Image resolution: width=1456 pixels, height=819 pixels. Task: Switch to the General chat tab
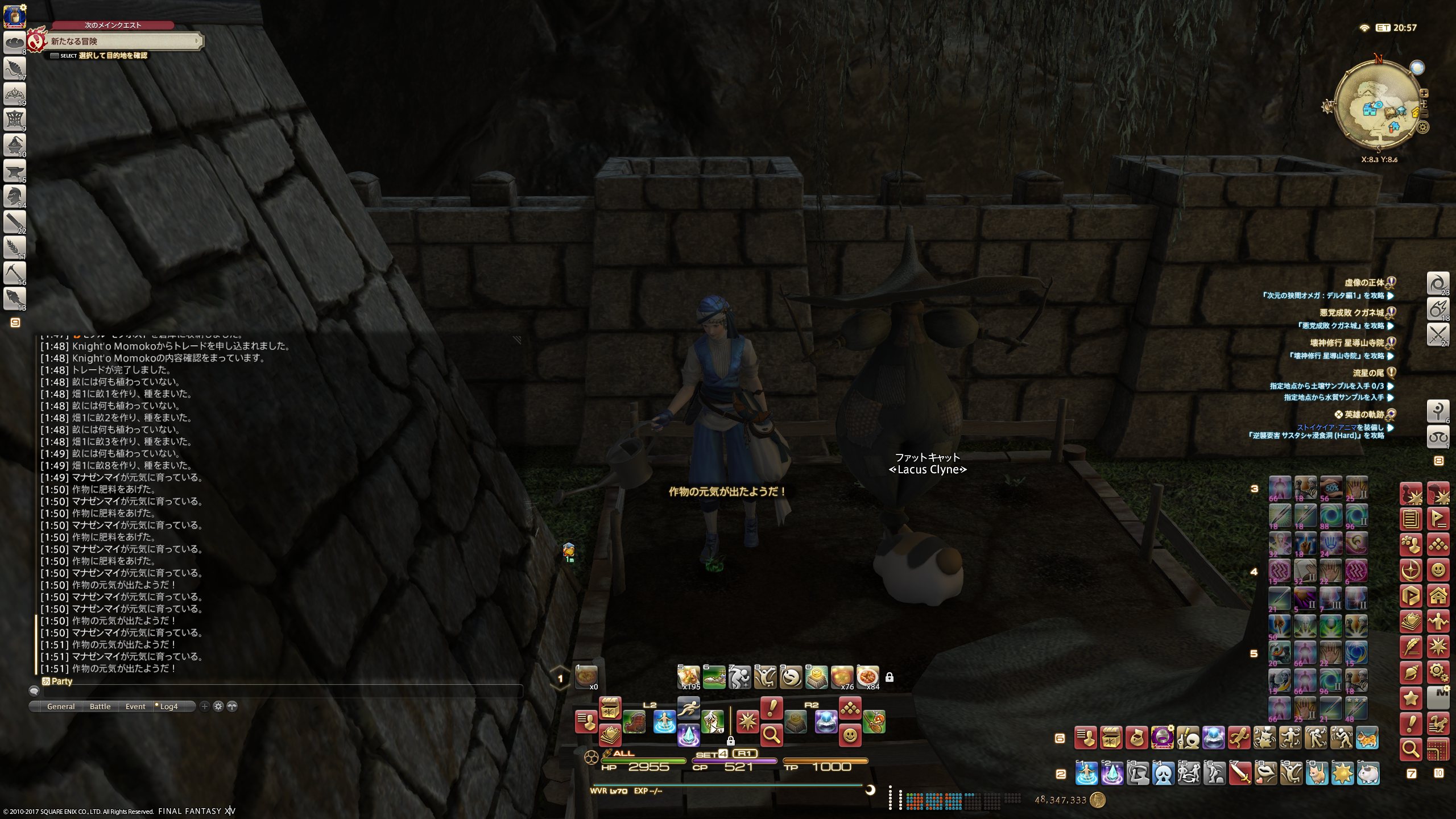click(61, 706)
